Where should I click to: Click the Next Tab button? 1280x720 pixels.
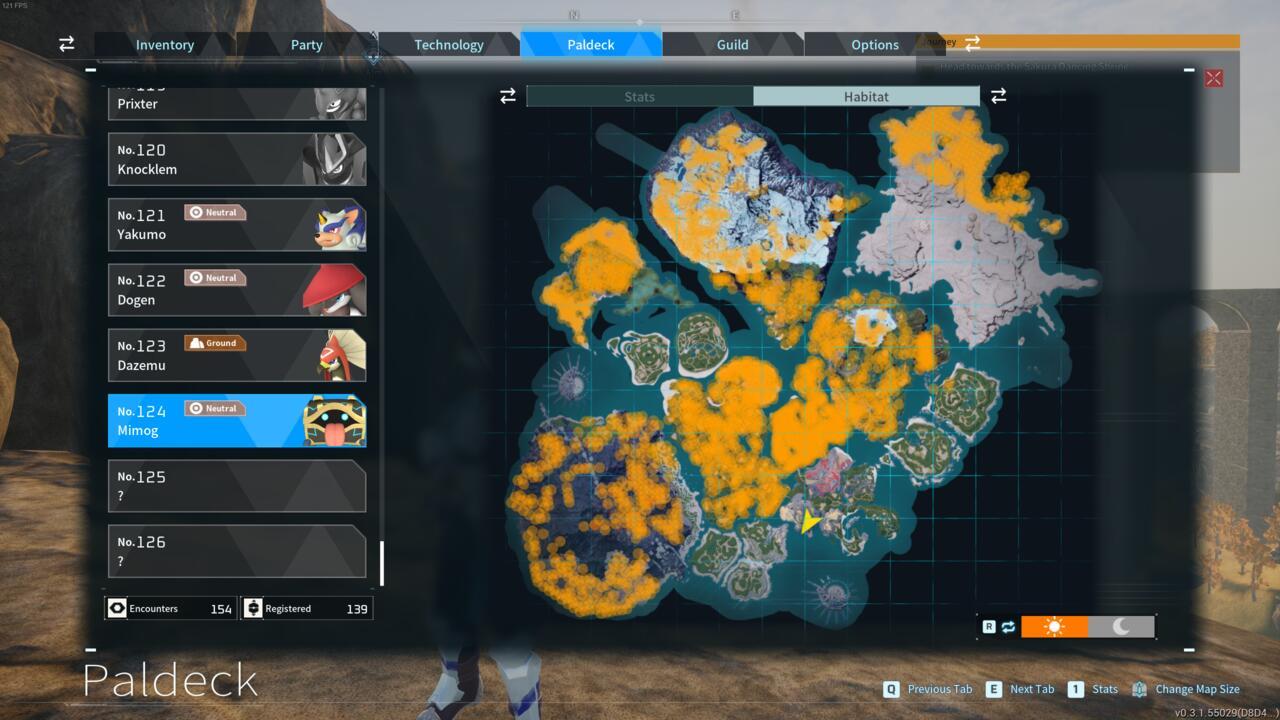coord(1021,689)
